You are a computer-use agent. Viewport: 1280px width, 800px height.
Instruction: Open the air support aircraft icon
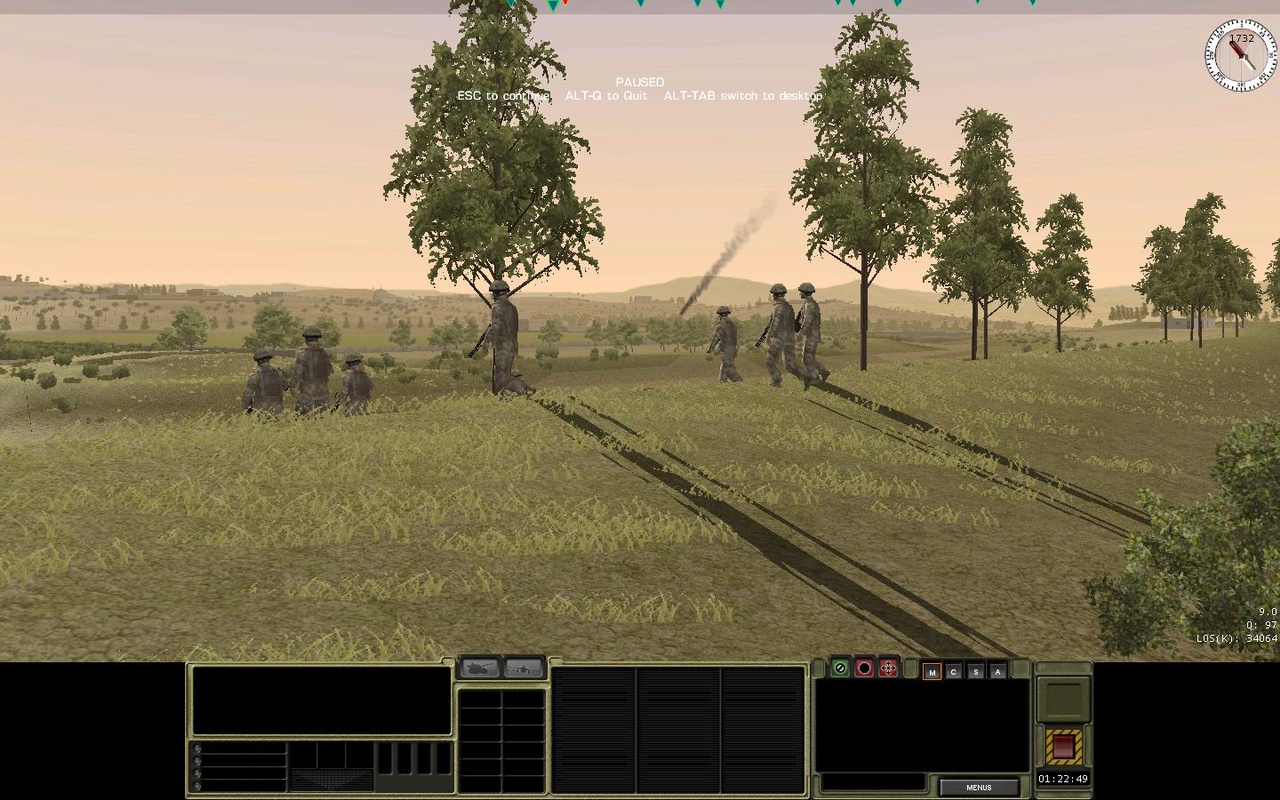pyautogui.click(x=523, y=668)
